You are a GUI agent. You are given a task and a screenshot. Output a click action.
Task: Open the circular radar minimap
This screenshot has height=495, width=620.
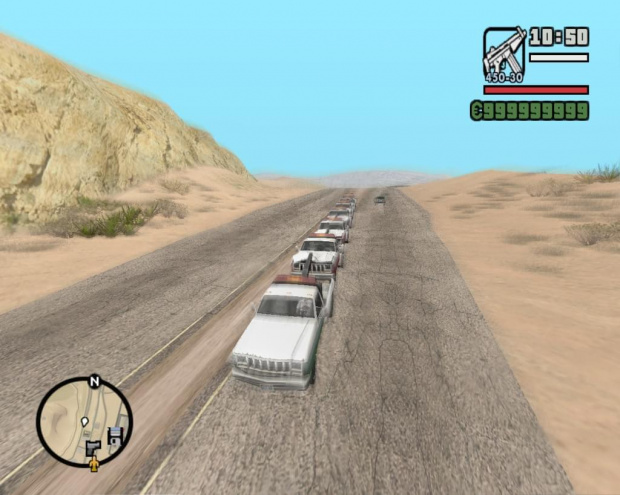pyautogui.click(x=84, y=421)
